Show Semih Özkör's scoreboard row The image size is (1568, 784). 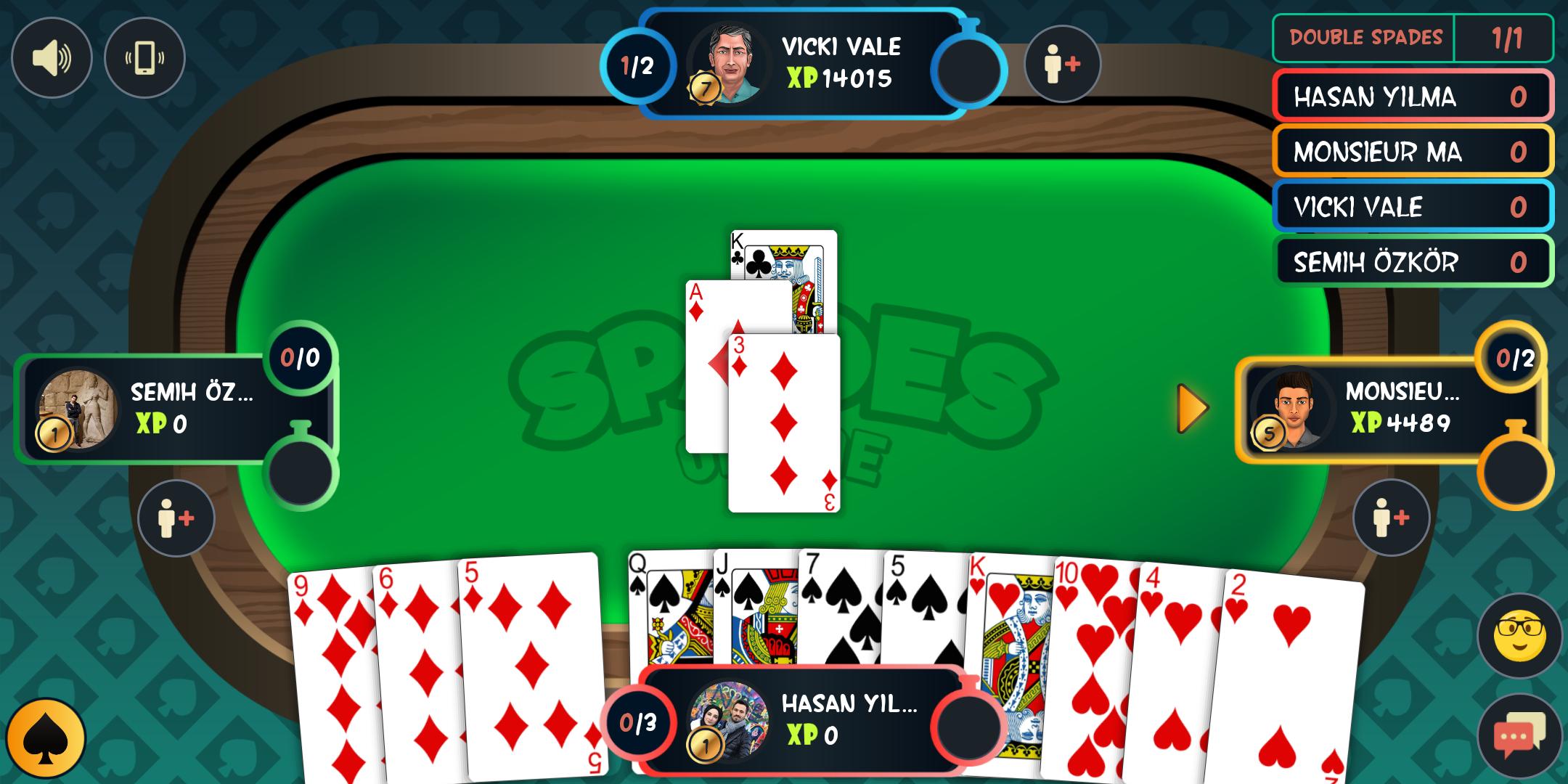(x=1412, y=262)
